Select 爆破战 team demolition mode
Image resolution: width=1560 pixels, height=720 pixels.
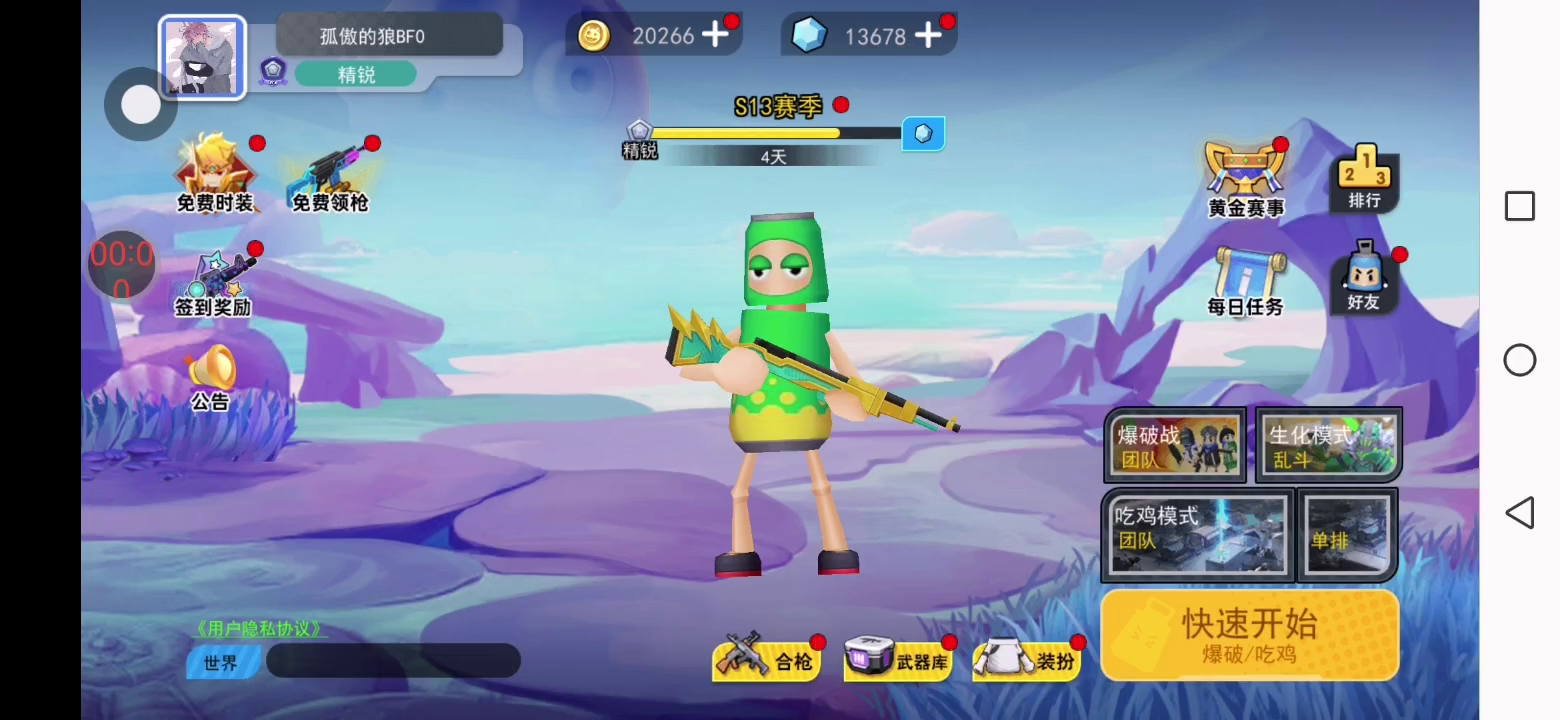(x=1176, y=445)
